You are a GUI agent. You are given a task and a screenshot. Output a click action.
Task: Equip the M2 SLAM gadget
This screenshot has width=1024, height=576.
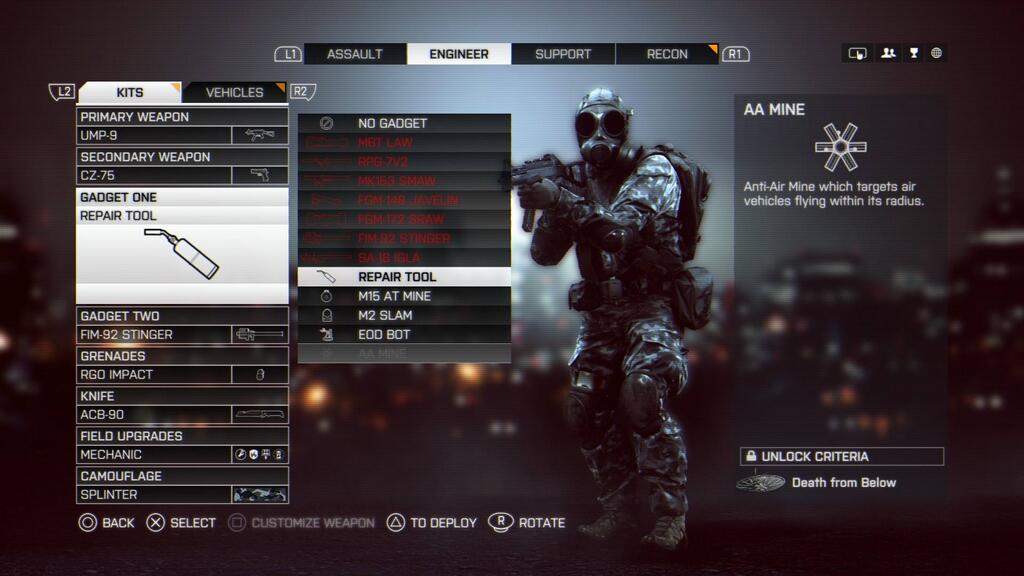[x=404, y=315]
